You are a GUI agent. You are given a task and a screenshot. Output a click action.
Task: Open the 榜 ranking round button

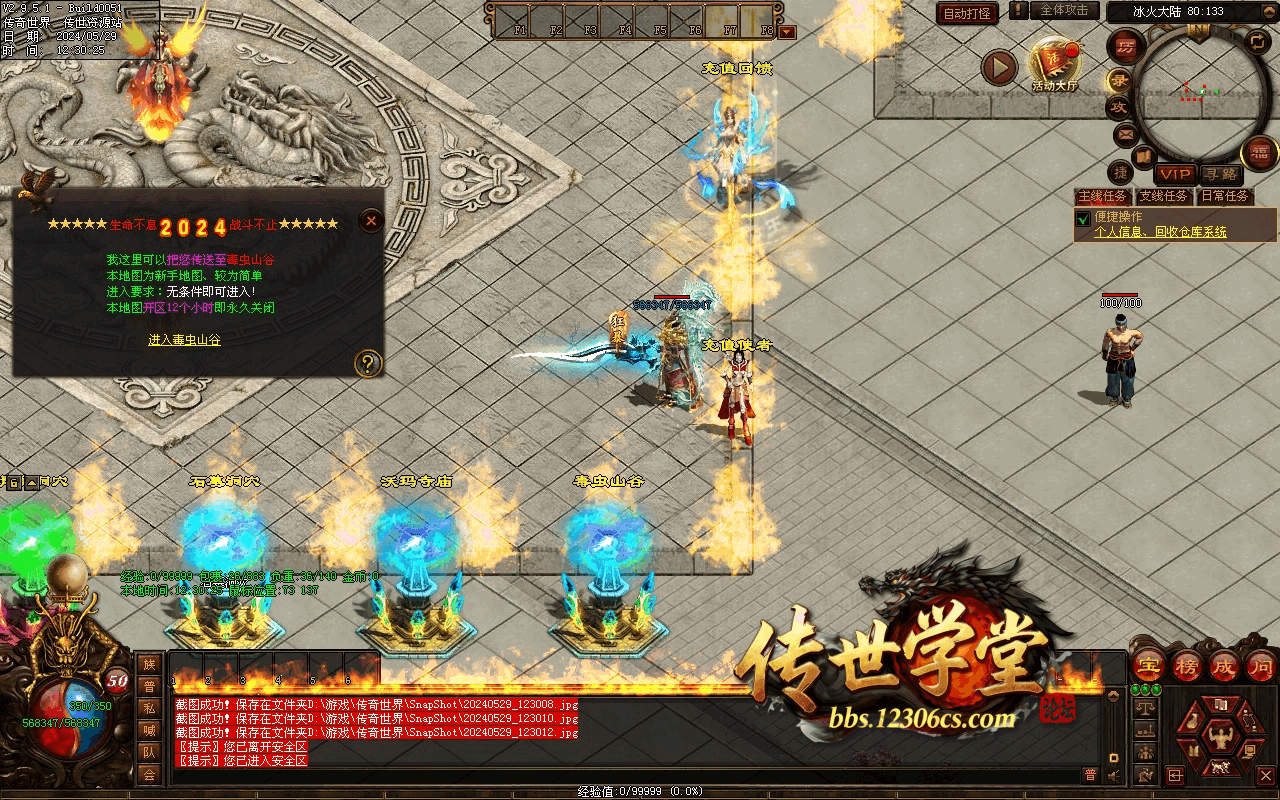(1187, 665)
